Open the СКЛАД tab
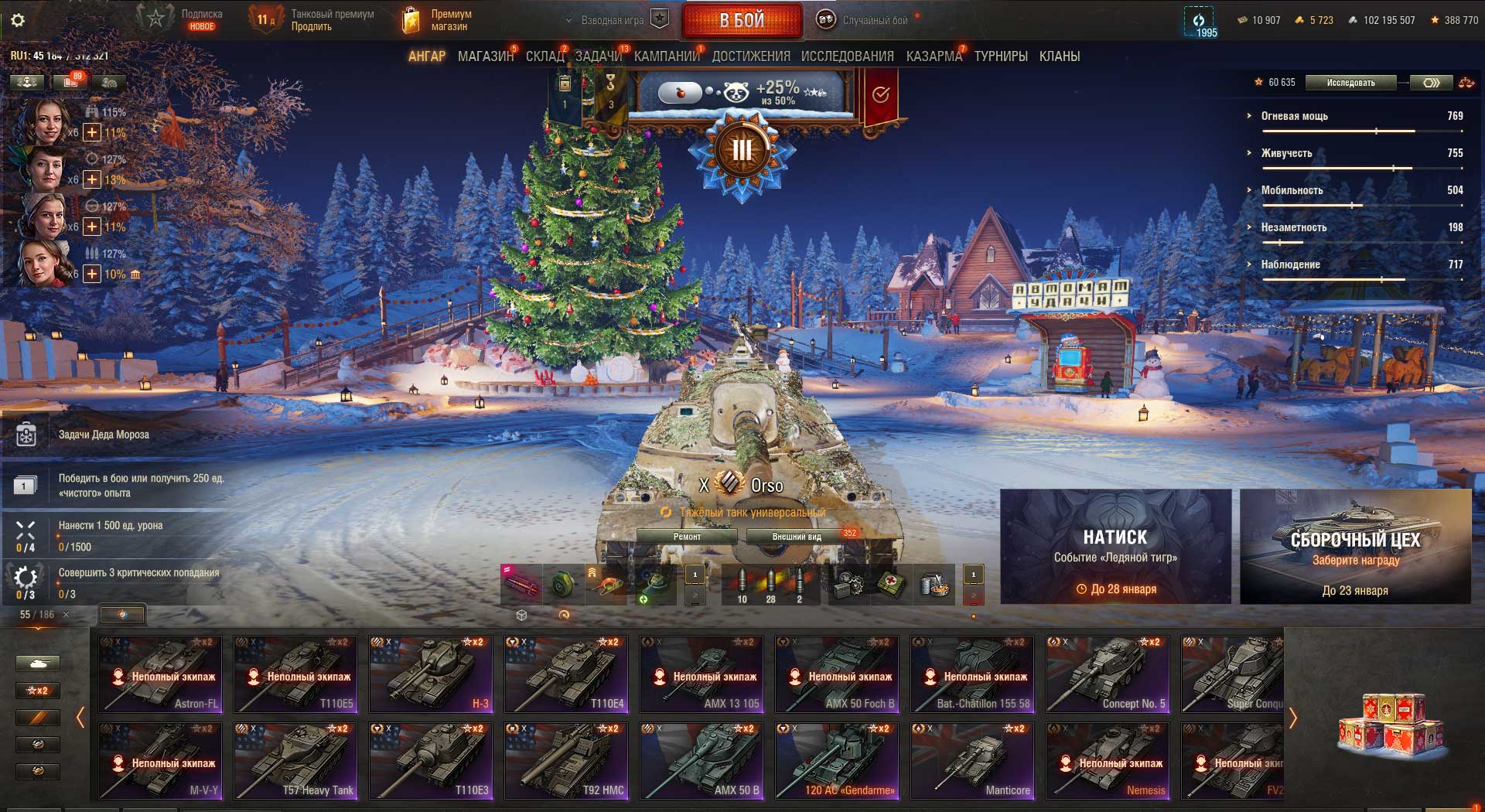 [544, 56]
